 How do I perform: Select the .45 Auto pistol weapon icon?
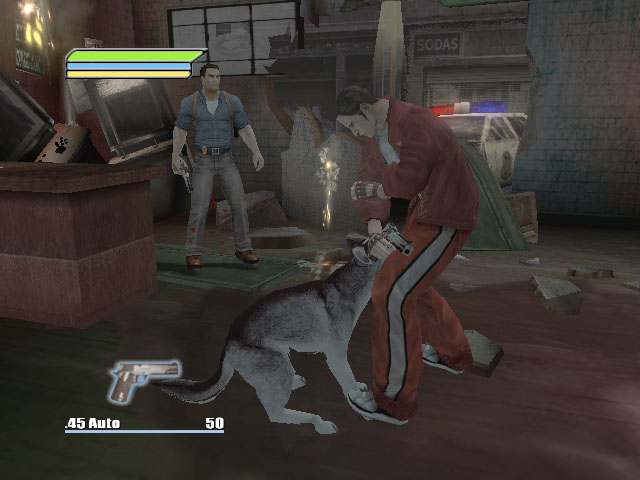pos(143,379)
